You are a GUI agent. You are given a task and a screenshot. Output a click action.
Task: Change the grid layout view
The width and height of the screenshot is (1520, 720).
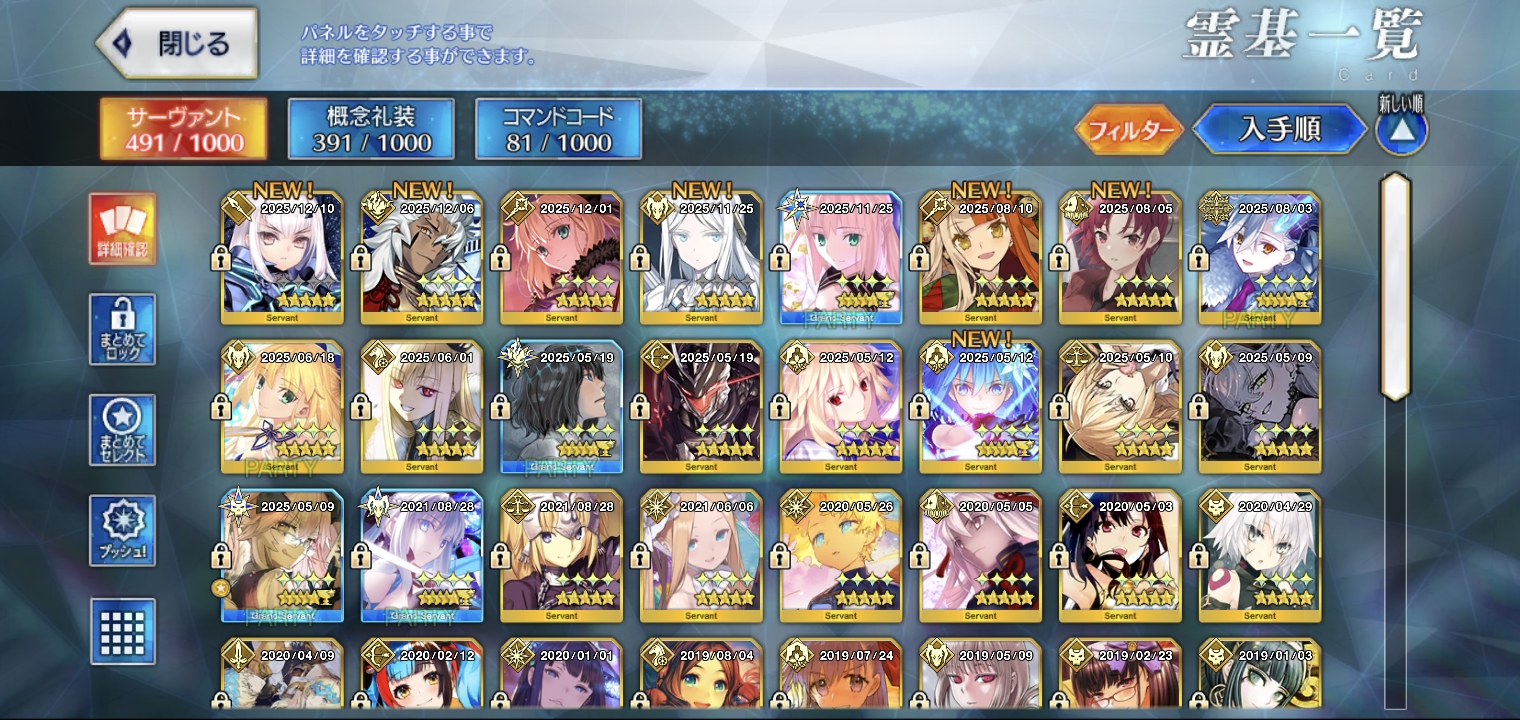click(x=122, y=631)
